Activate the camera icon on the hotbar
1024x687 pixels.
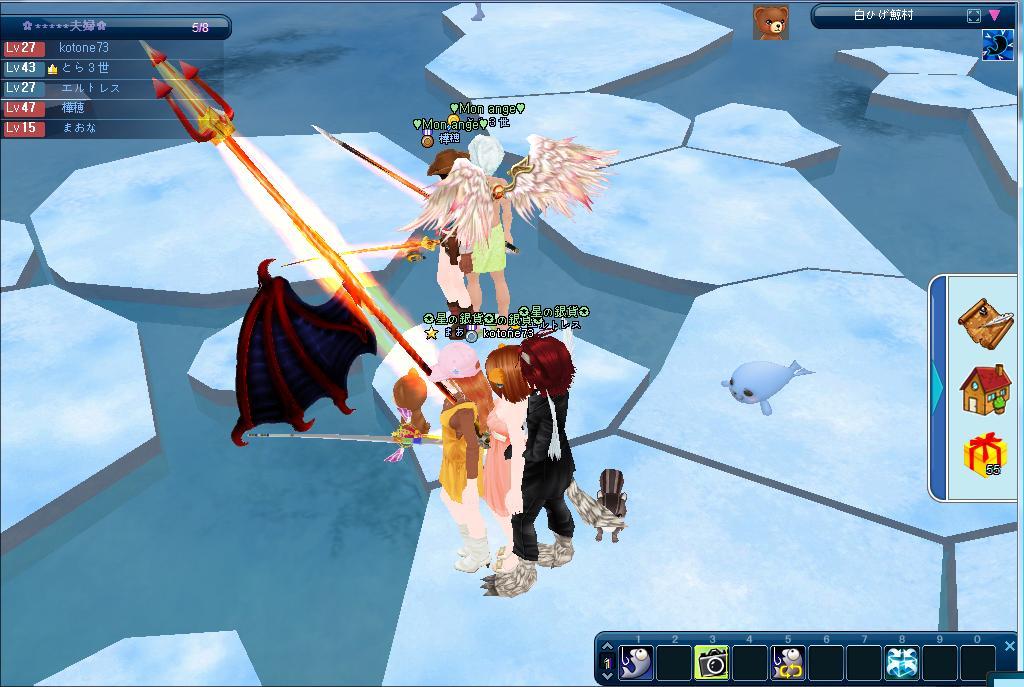[711, 662]
